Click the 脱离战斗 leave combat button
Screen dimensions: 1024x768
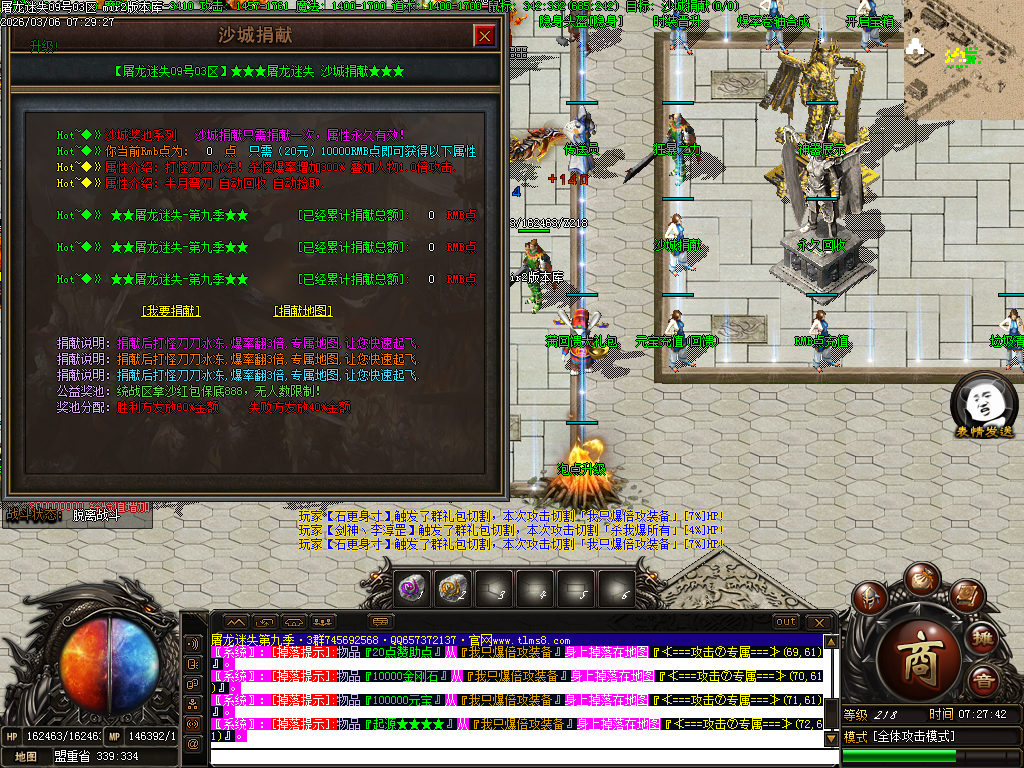97,516
